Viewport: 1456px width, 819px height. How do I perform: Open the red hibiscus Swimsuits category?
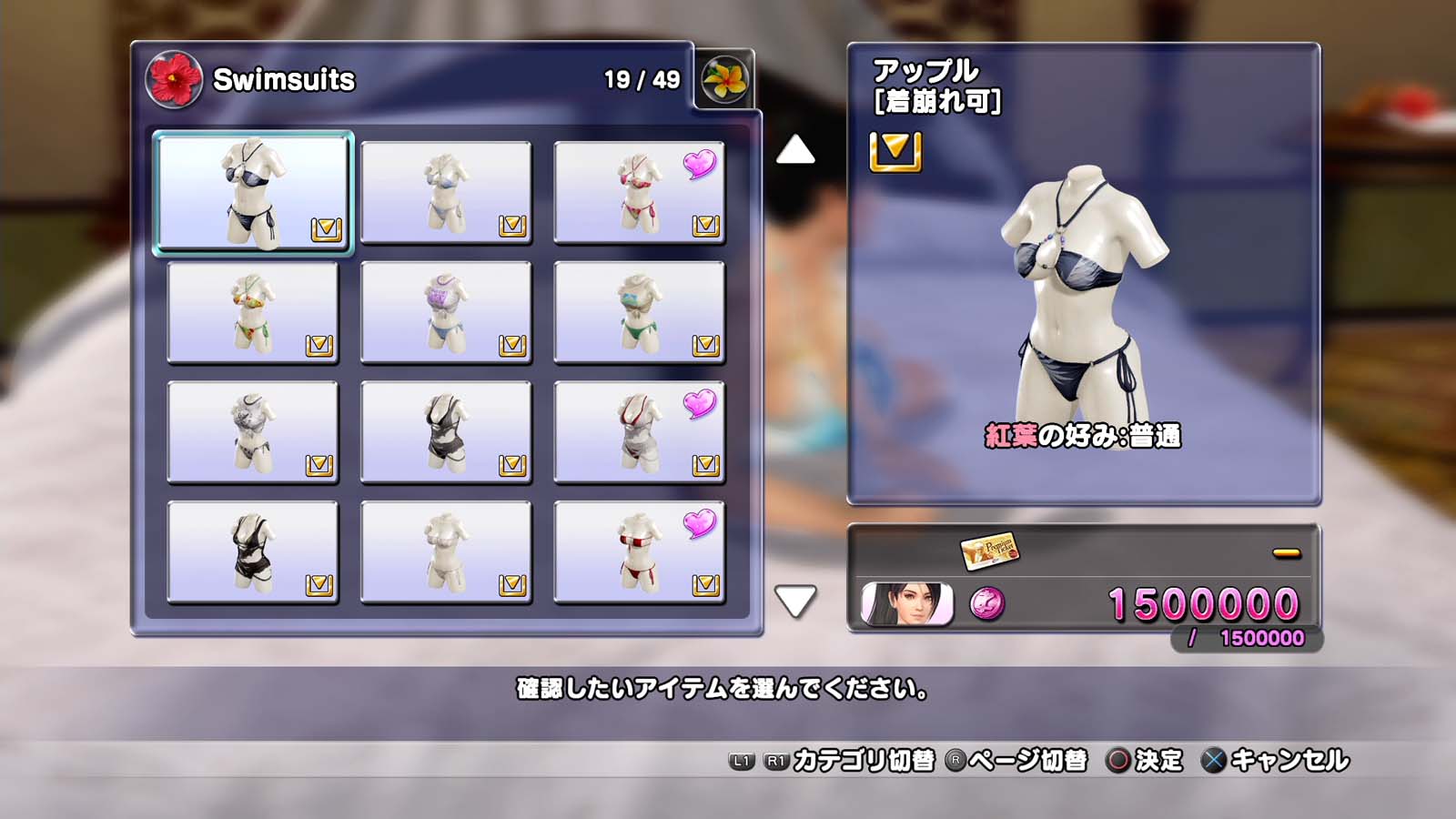(x=174, y=79)
